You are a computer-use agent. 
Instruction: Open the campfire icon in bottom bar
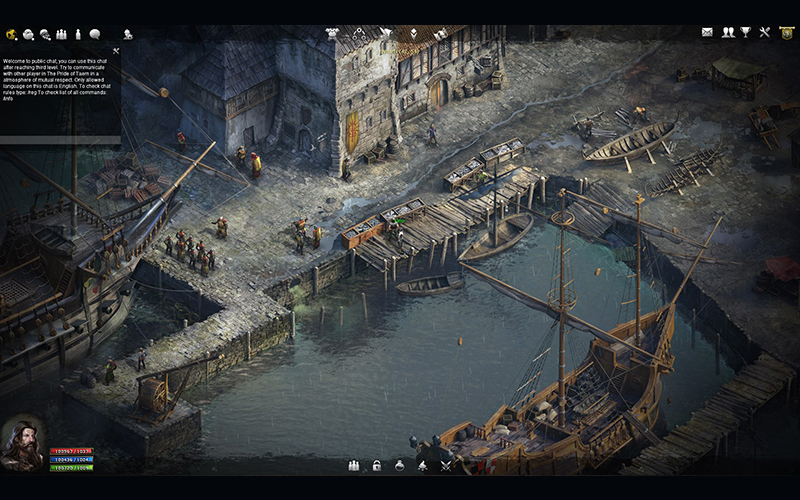[423, 465]
